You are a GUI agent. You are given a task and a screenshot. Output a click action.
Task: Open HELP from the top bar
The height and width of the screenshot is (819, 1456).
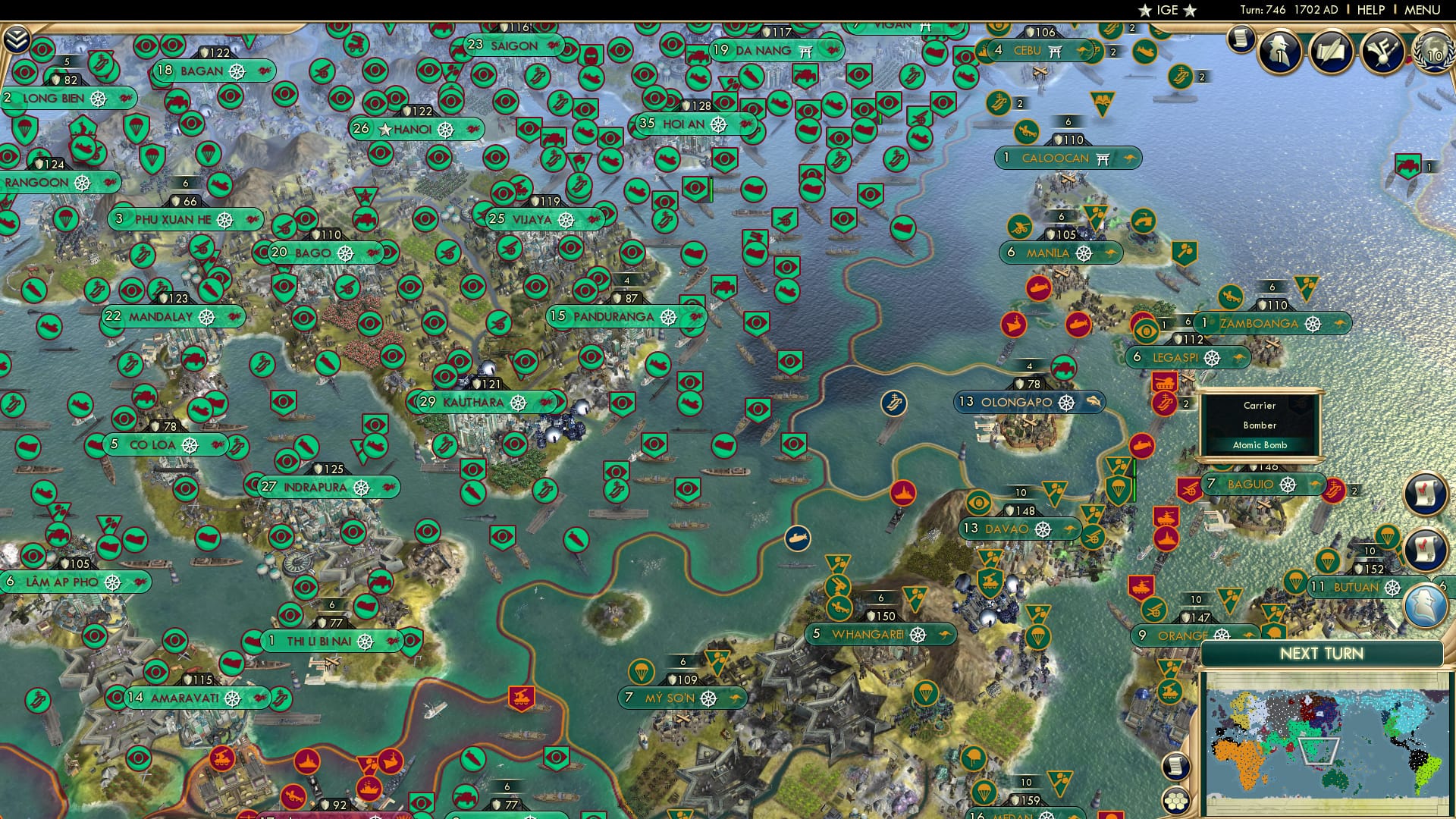[1370, 9]
